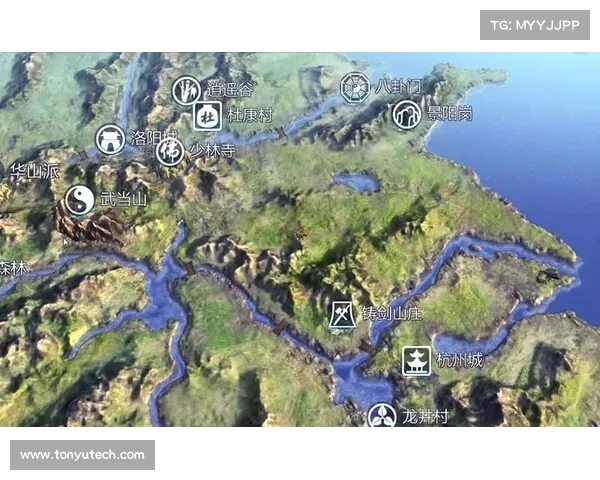Travel to the 景阳岗 marker

click(x=406, y=114)
